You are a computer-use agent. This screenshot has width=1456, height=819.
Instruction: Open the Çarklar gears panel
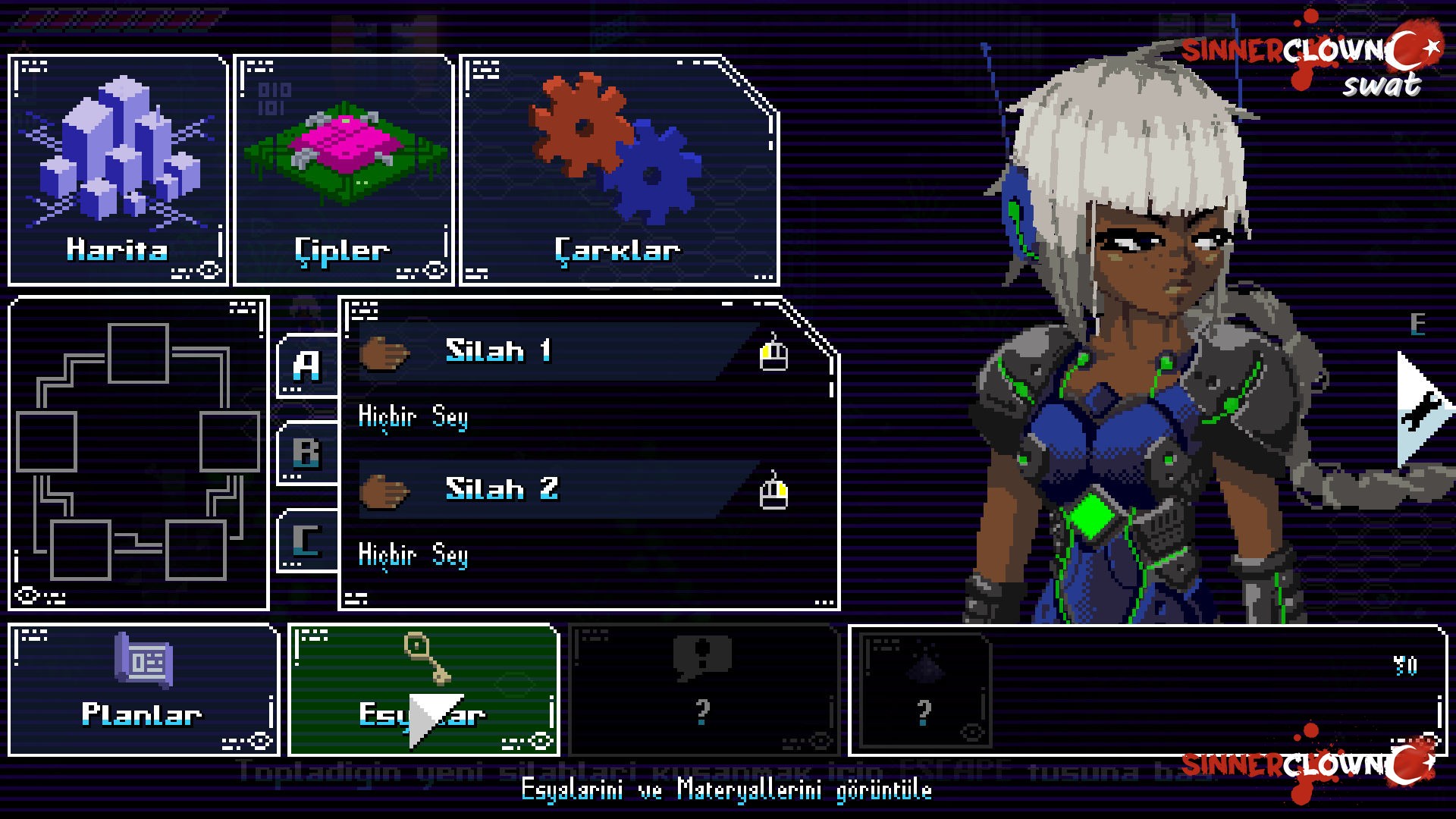point(619,170)
